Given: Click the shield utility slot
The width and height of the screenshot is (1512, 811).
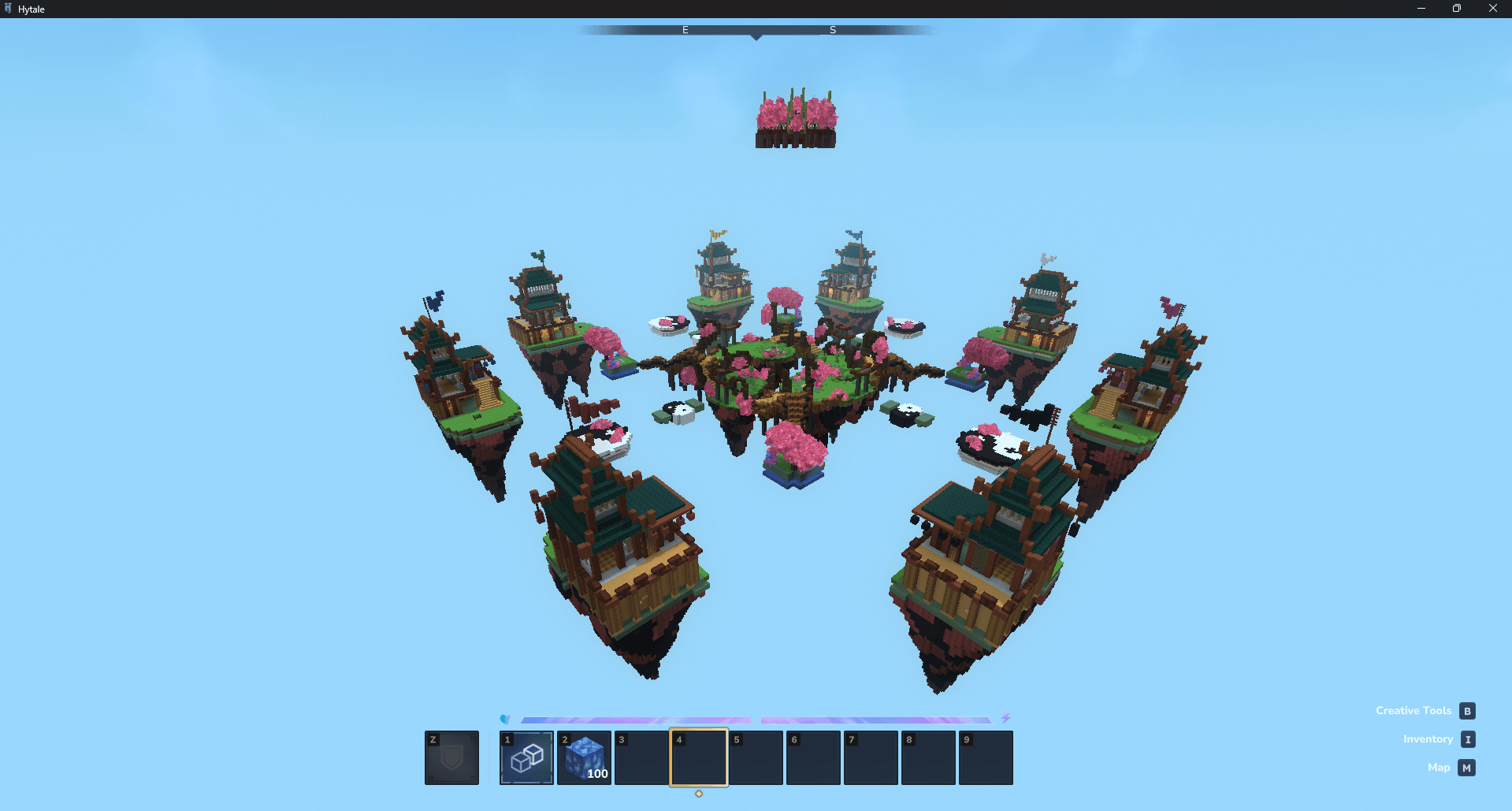Looking at the screenshot, I should 451,757.
